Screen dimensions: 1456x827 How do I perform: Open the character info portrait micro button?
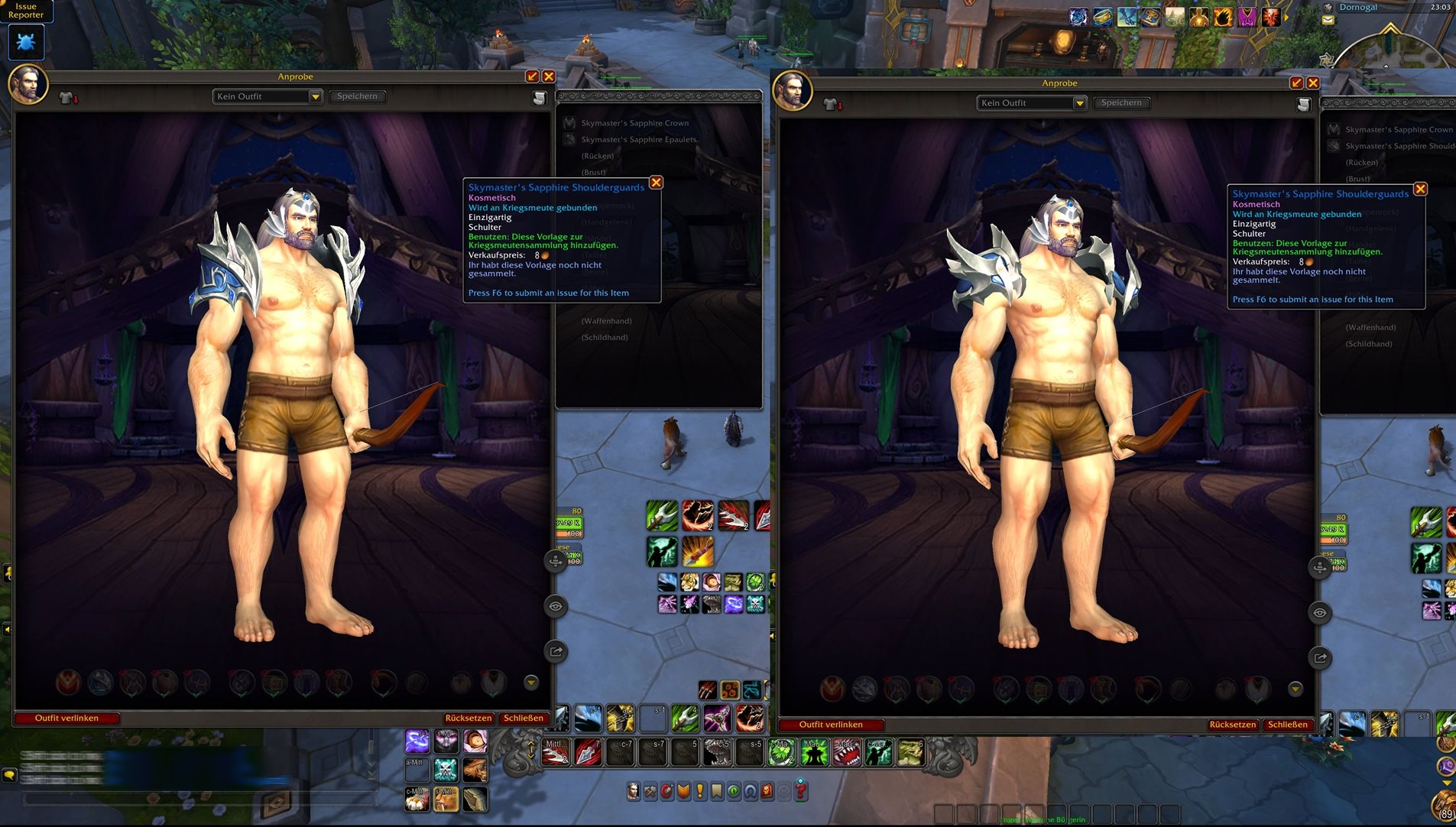[633, 792]
